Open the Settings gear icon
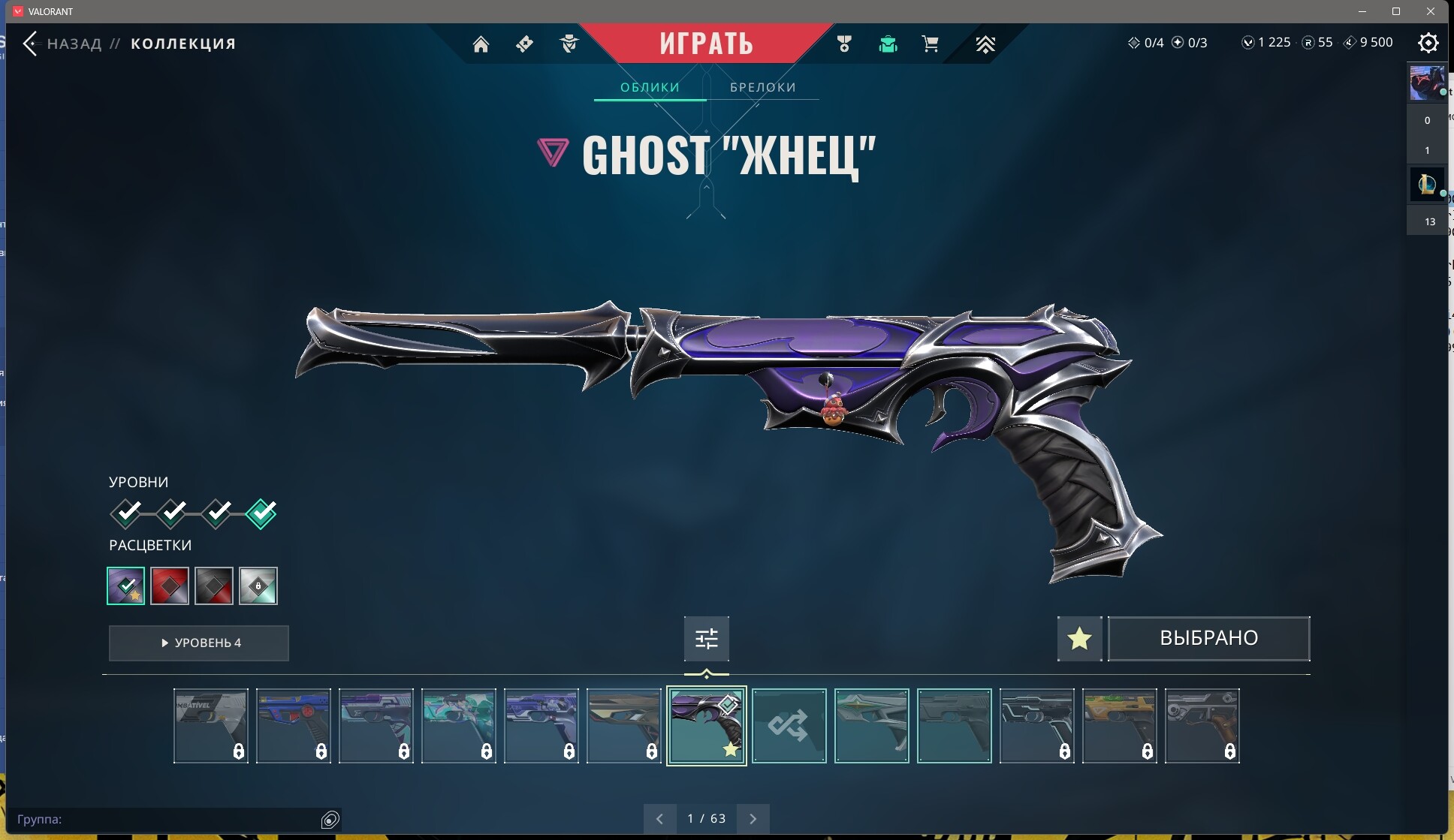 point(1429,44)
